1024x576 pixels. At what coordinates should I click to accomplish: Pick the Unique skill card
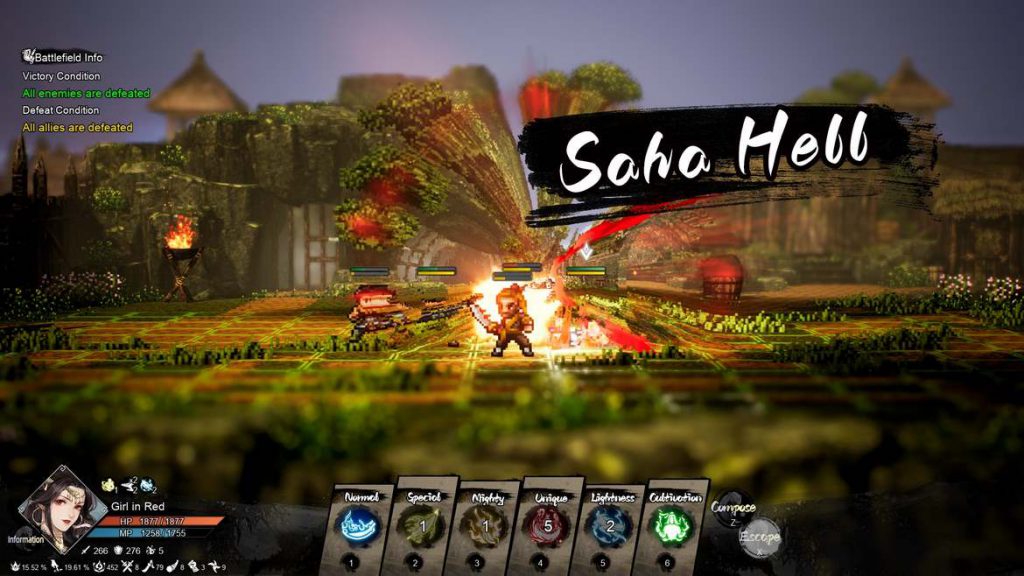tap(549, 527)
